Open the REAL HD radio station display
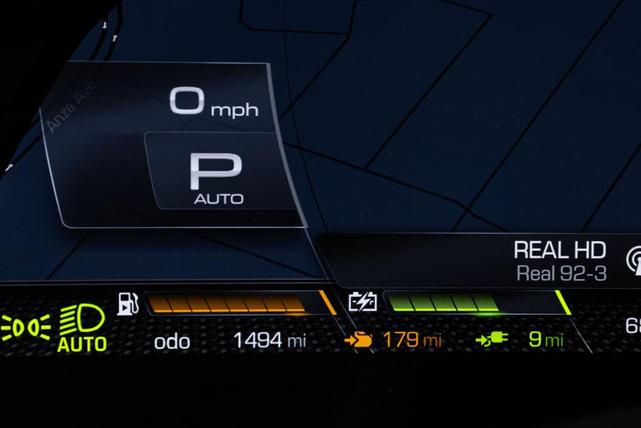The height and width of the screenshot is (428, 641). [x=559, y=260]
